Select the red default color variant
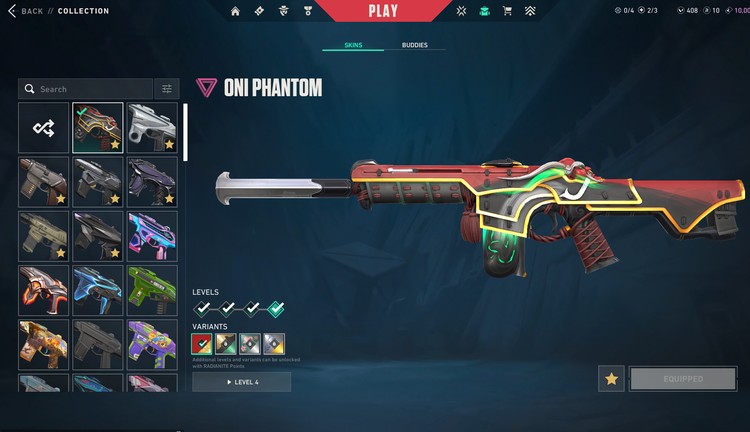Screen dimensions: 750x432 (202, 344)
